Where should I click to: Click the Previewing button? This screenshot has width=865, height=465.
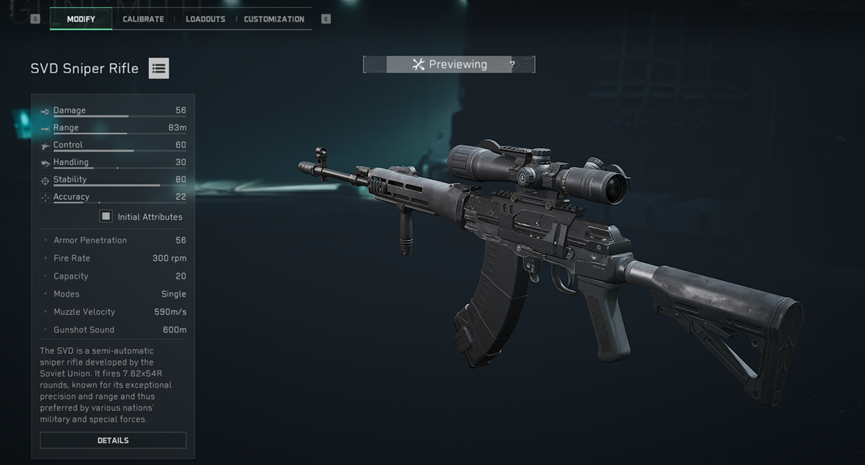[x=449, y=65]
